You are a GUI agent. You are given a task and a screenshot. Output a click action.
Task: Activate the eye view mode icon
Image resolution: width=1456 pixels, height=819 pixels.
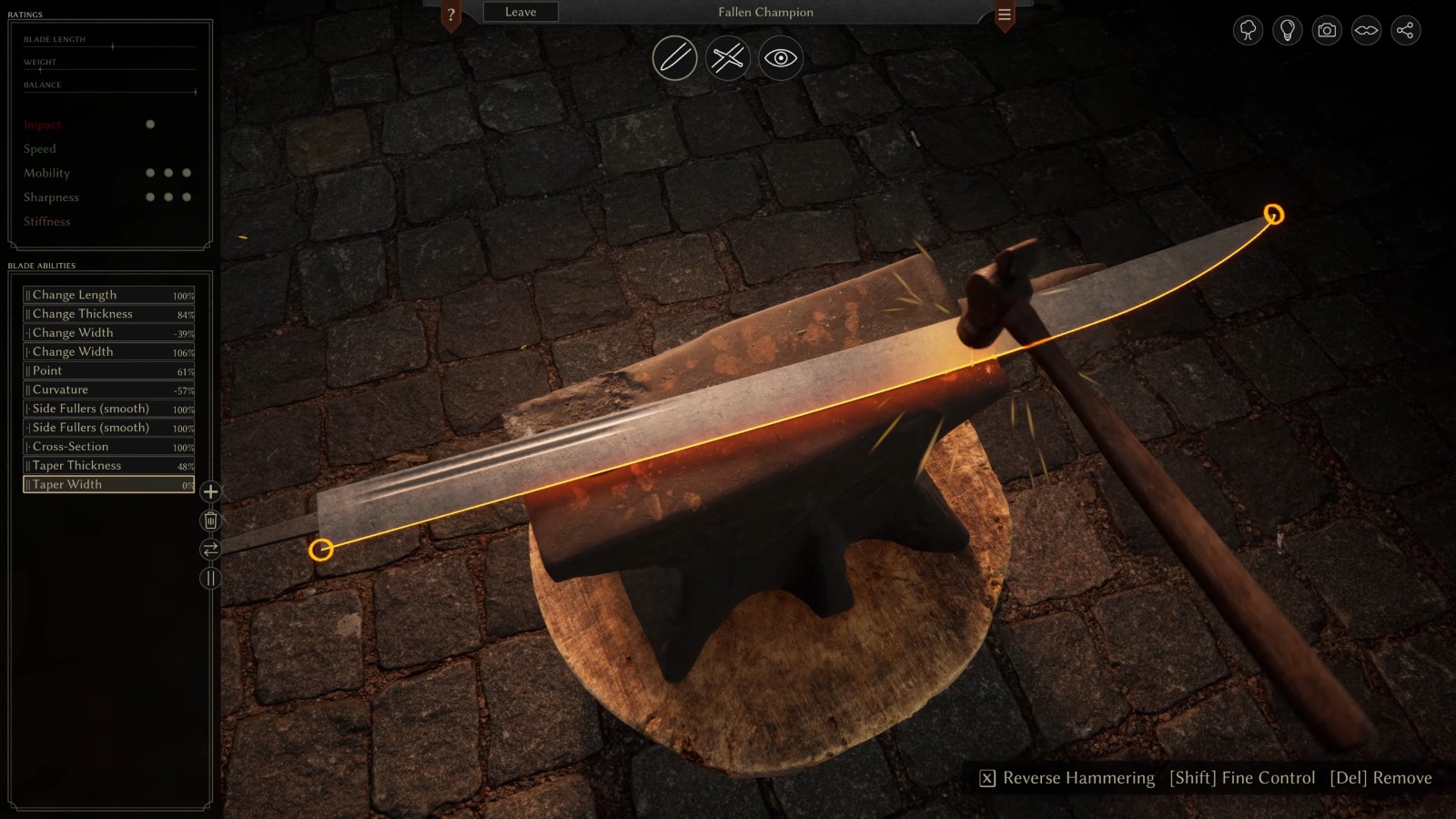(780, 58)
